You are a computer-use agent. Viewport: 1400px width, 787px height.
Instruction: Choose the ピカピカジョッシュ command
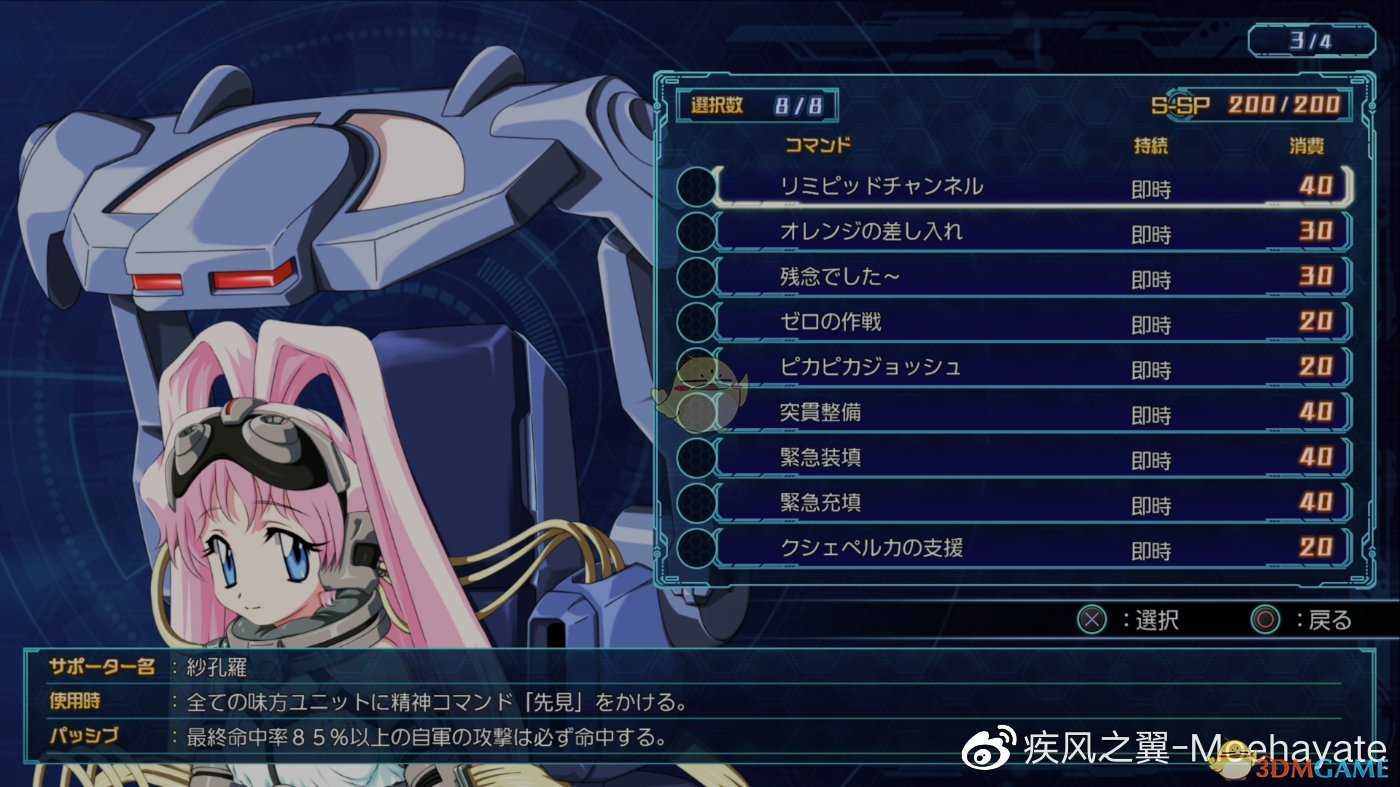pyautogui.click(x=870, y=368)
